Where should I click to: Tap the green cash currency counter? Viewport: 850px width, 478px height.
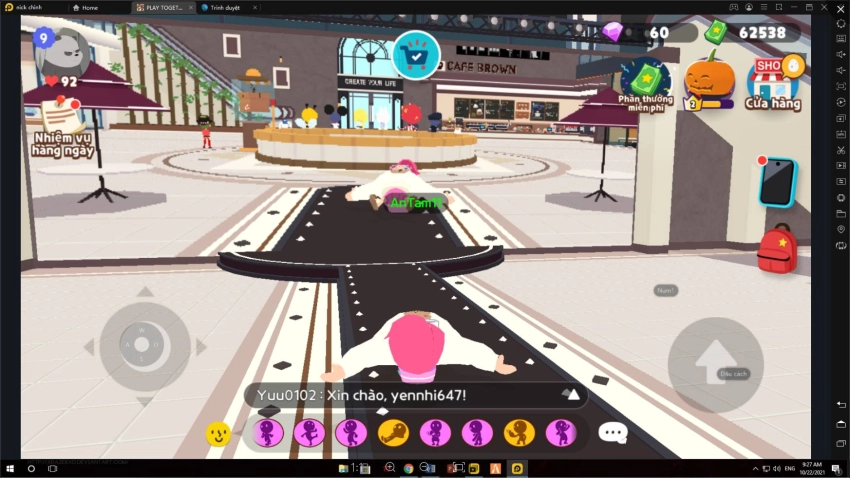(750, 32)
